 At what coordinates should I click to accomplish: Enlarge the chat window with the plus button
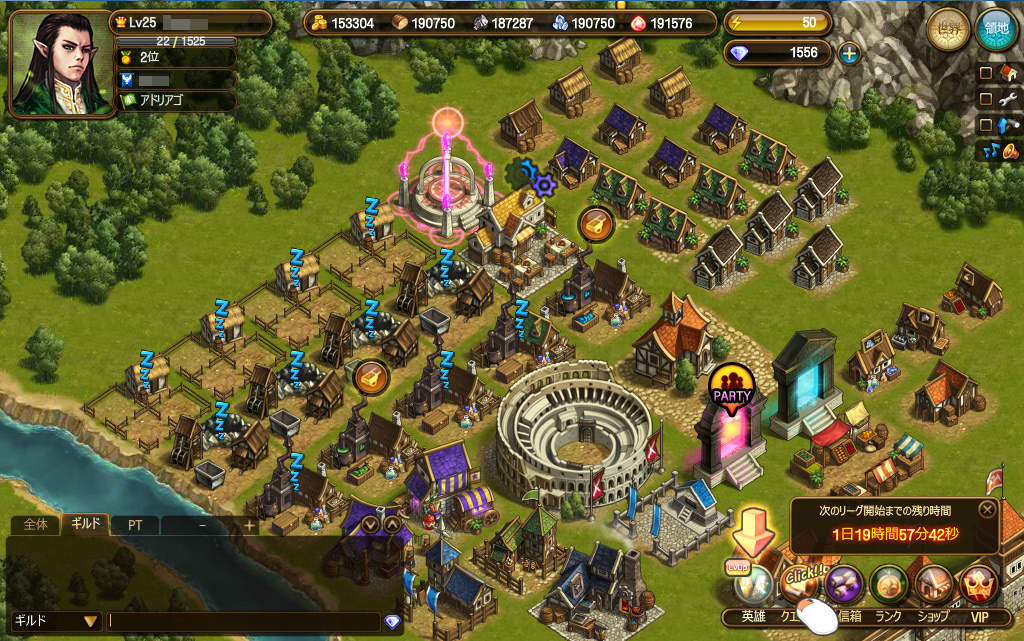[249, 524]
